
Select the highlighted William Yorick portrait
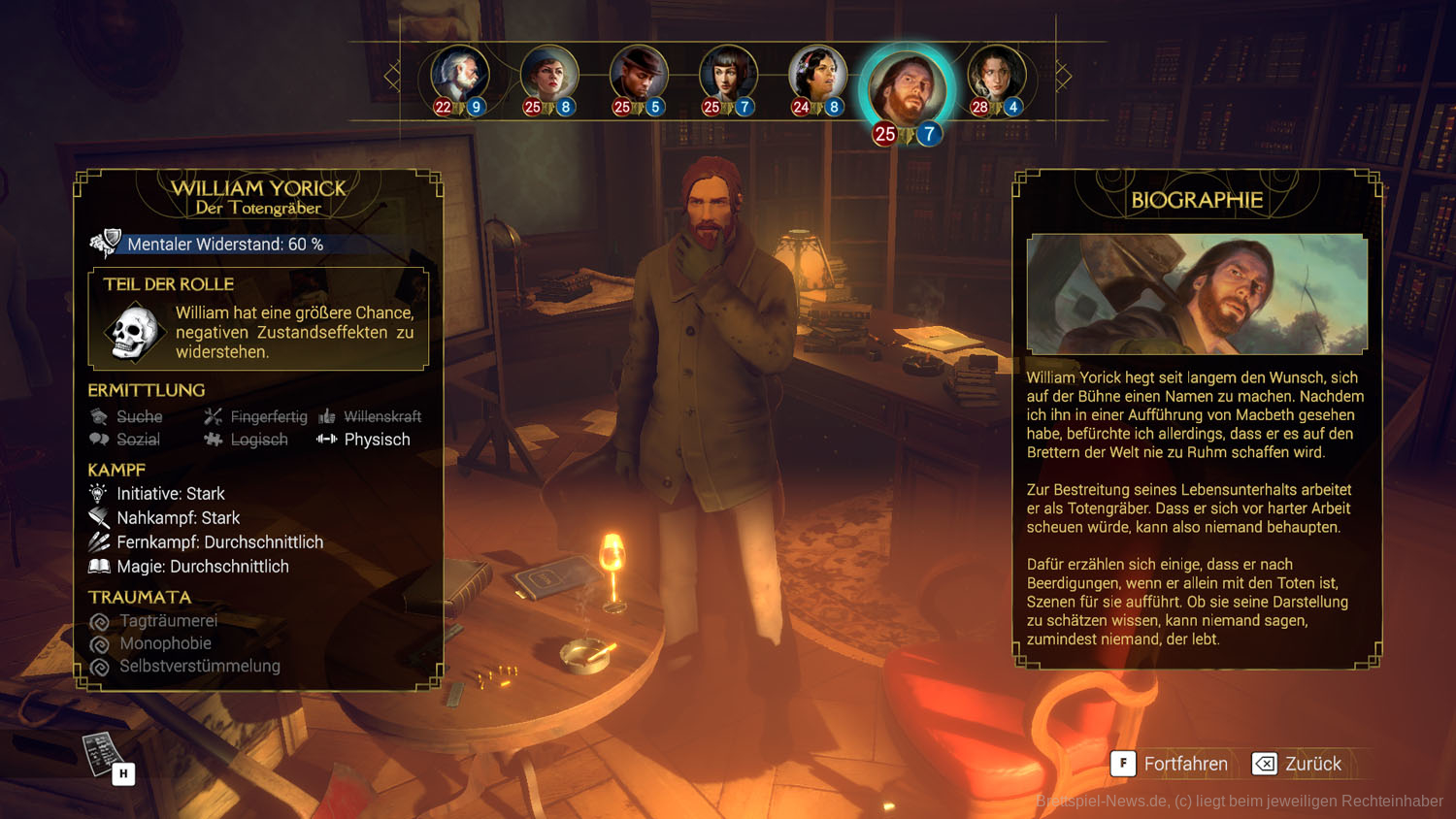click(906, 87)
